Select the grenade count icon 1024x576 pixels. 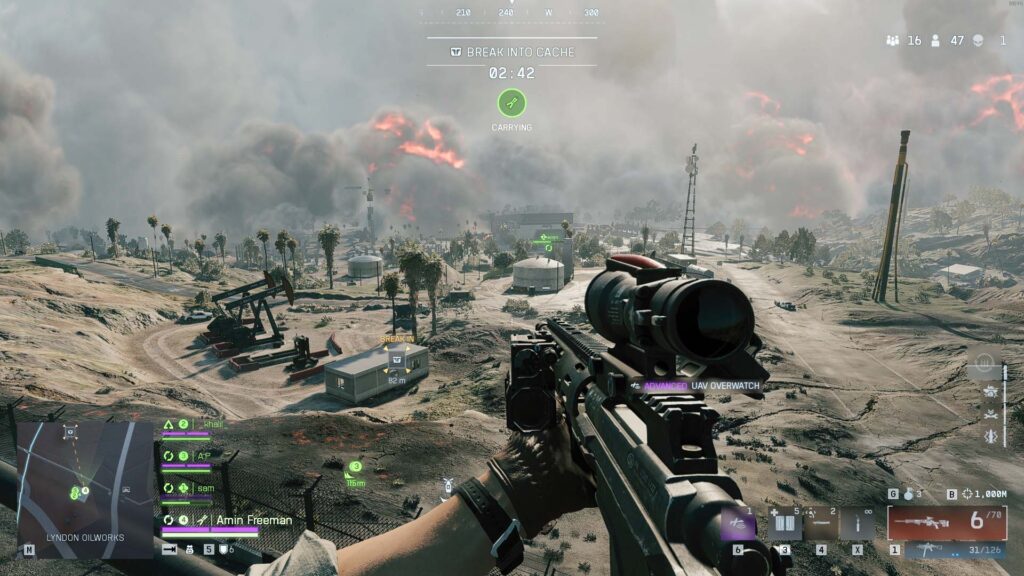(908, 494)
